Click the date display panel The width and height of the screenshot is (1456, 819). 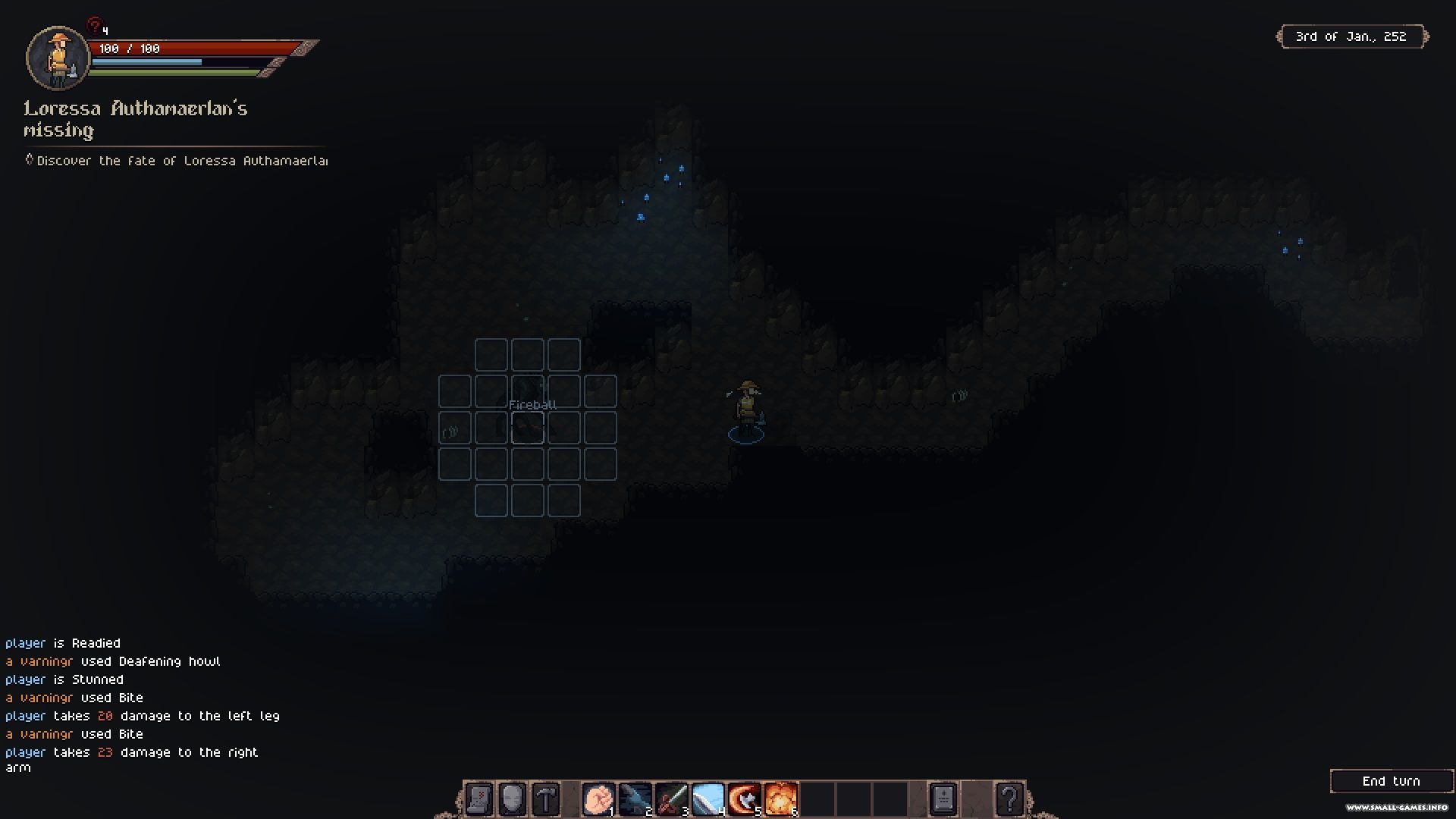click(x=1351, y=36)
